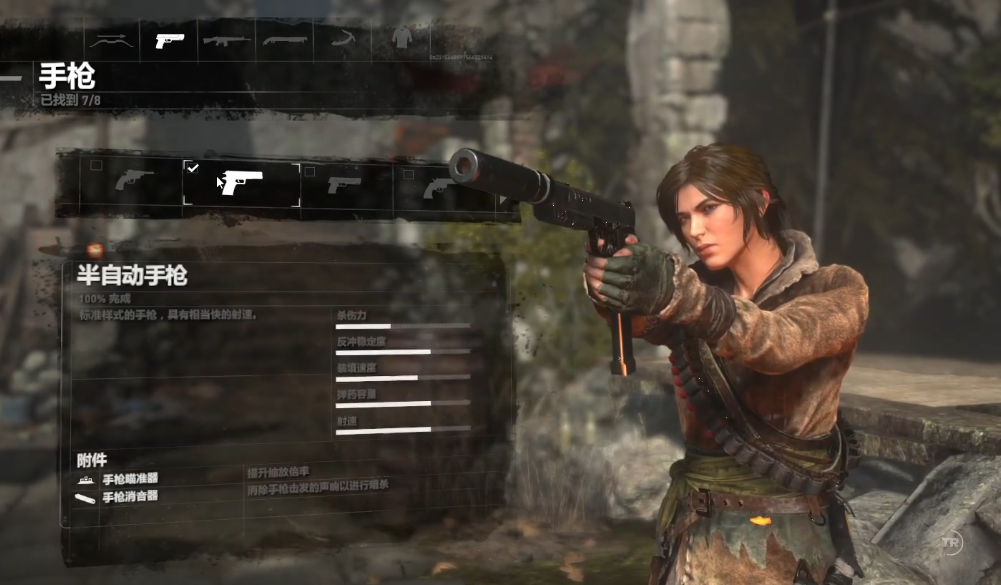
Task: Open the outfit shirt tab
Action: pyautogui.click(x=402, y=40)
